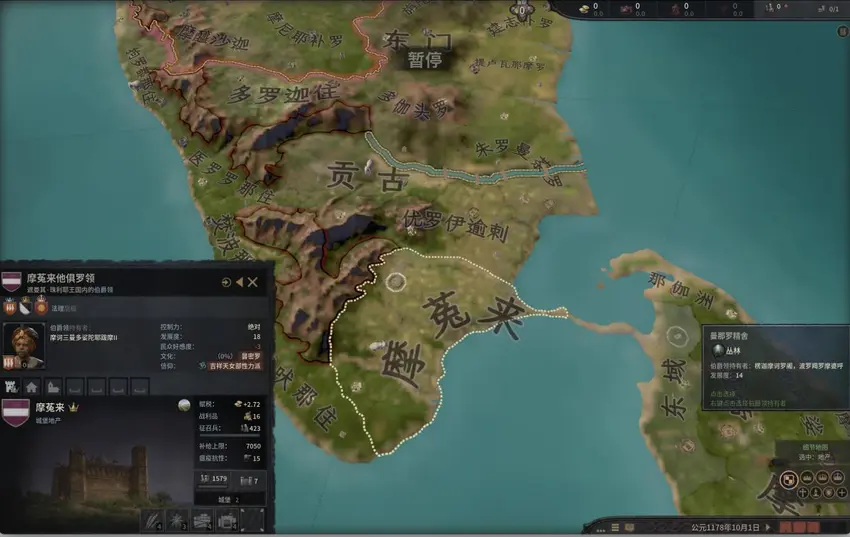Go back using the panel's left arrow
The width and height of the screenshot is (850, 537).
click(x=240, y=283)
